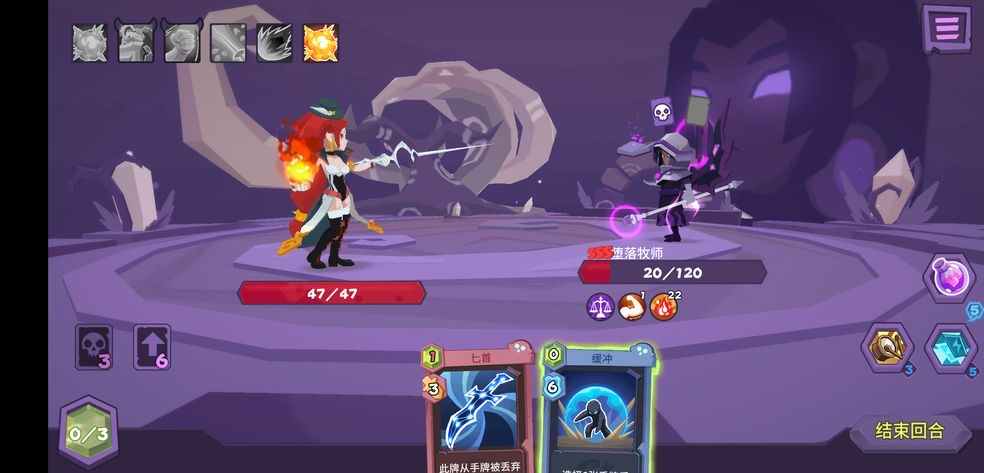Check the enemy's flame status with 22 stacks
The height and width of the screenshot is (473, 984).
coord(663,307)
